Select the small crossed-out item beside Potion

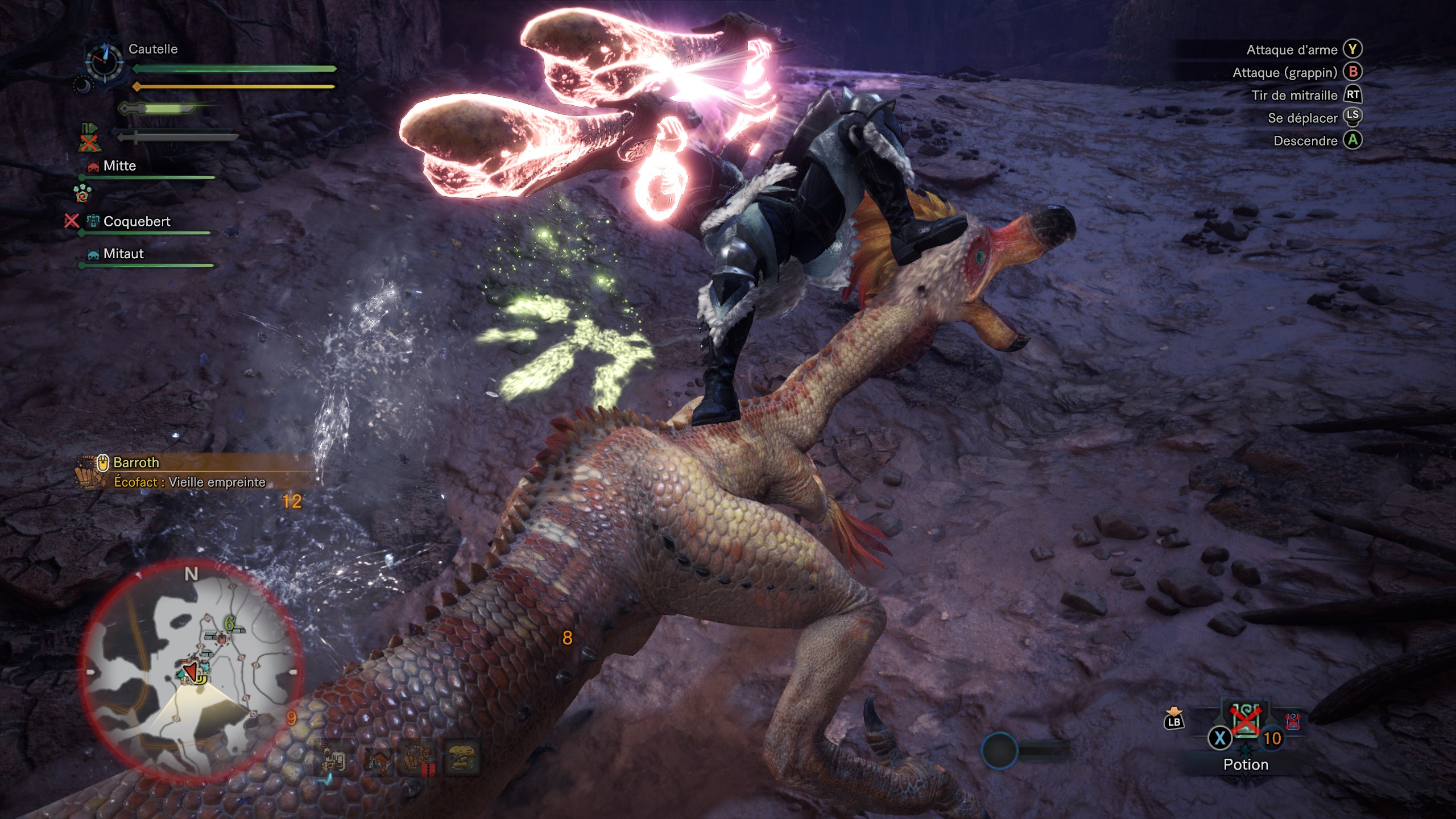point(1293,721)
